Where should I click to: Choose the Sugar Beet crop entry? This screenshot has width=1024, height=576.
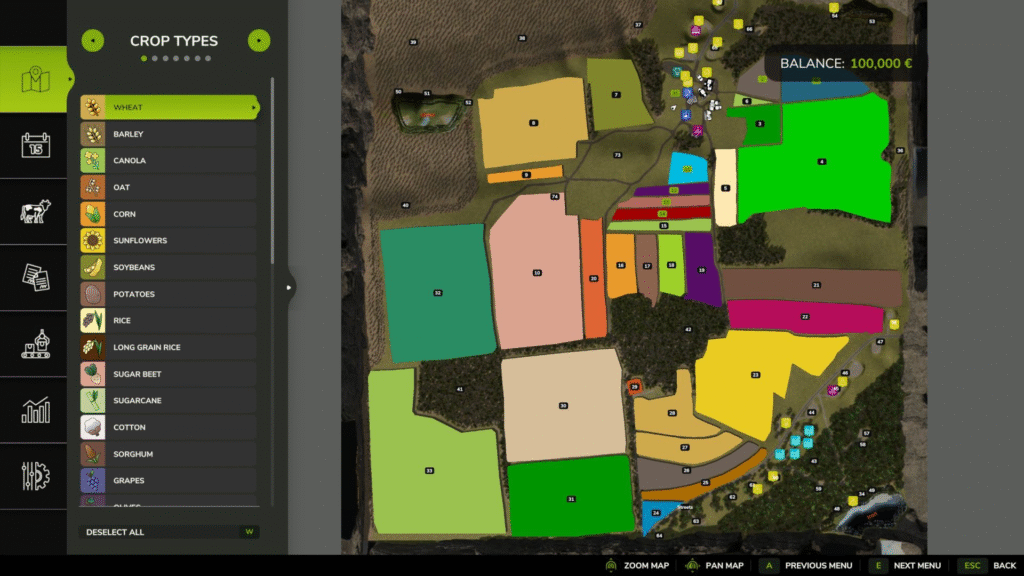[170, 374]
